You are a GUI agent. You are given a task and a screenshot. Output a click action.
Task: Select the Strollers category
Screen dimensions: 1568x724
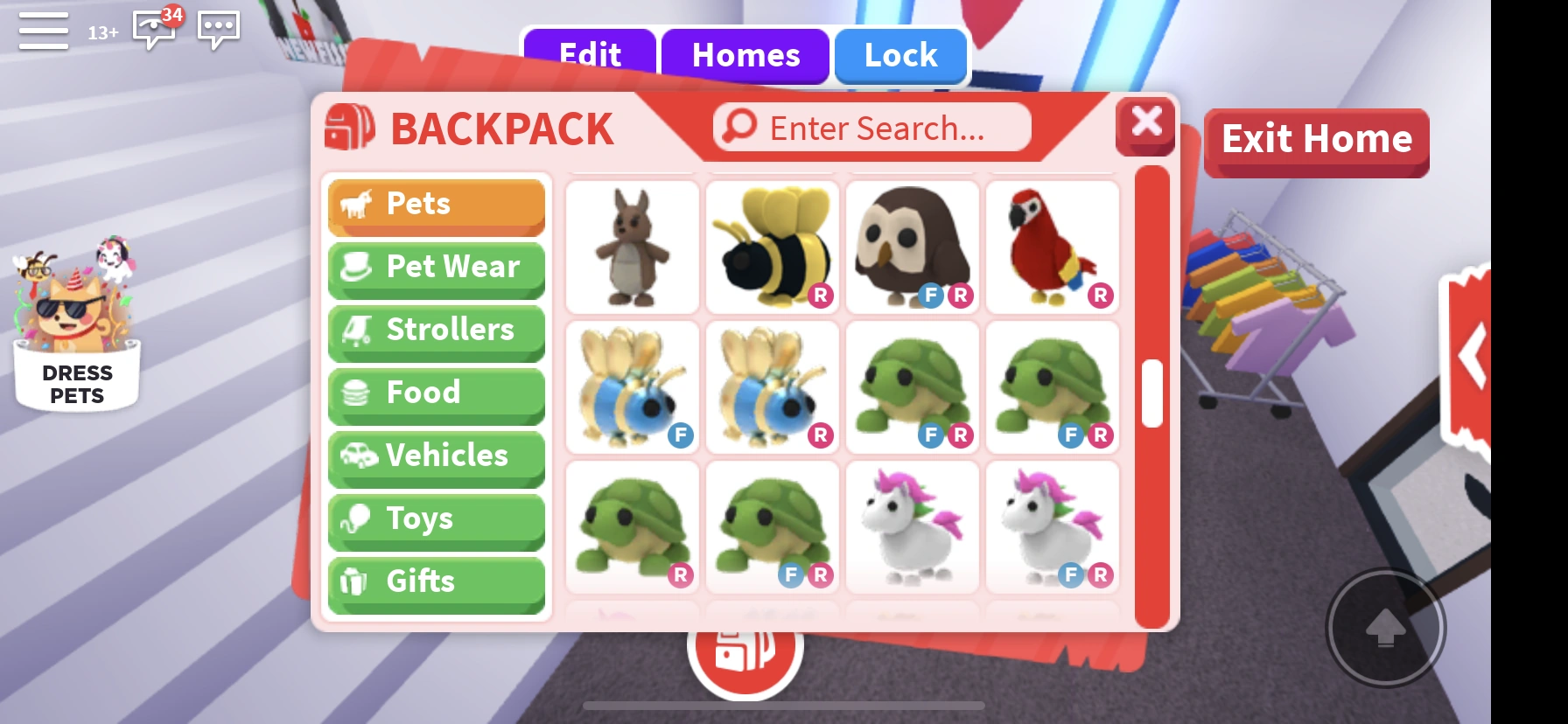pyautogui.click(x=436, y=331)
